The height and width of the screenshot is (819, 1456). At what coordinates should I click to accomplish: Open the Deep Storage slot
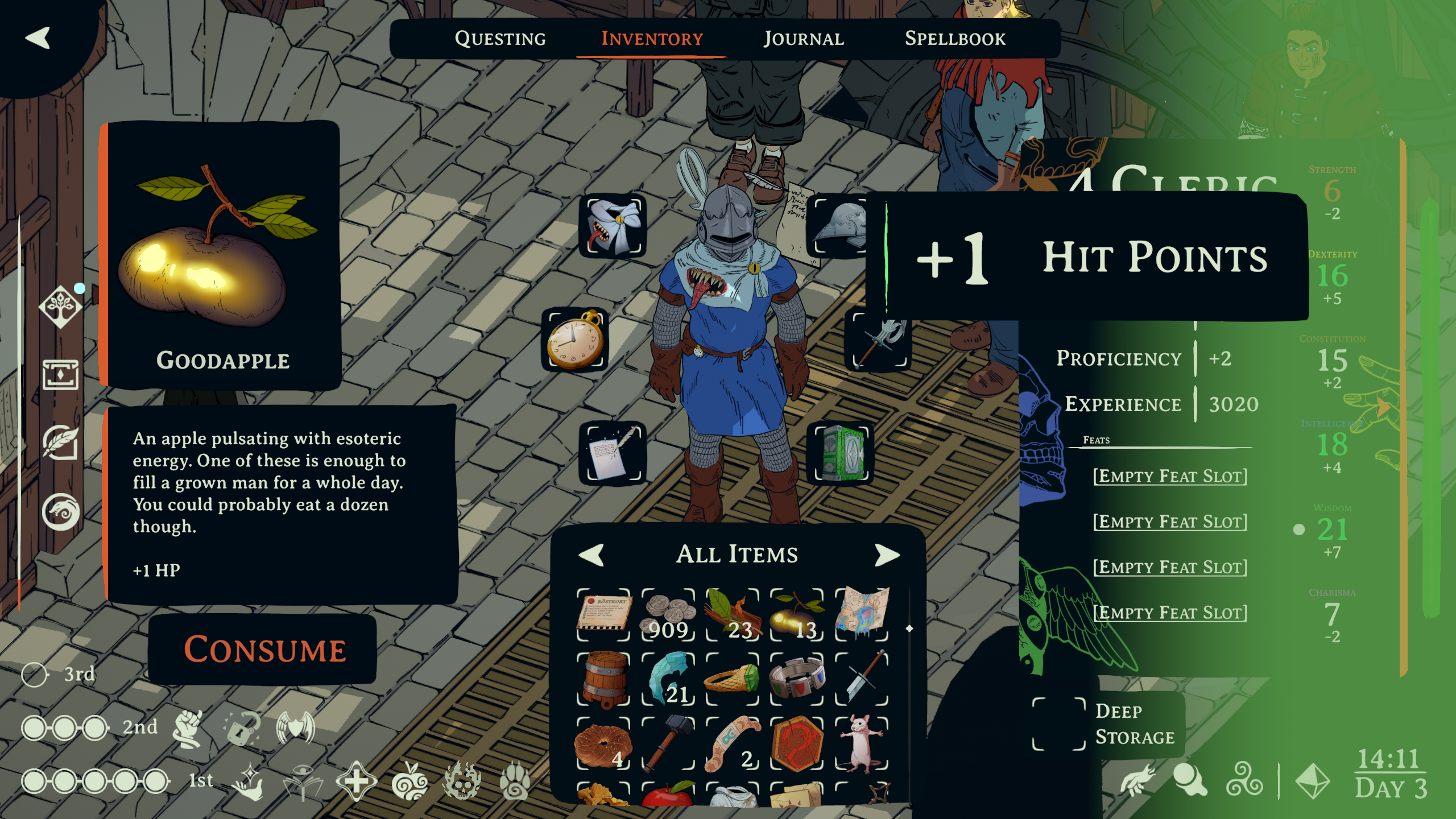[1059, 724]
